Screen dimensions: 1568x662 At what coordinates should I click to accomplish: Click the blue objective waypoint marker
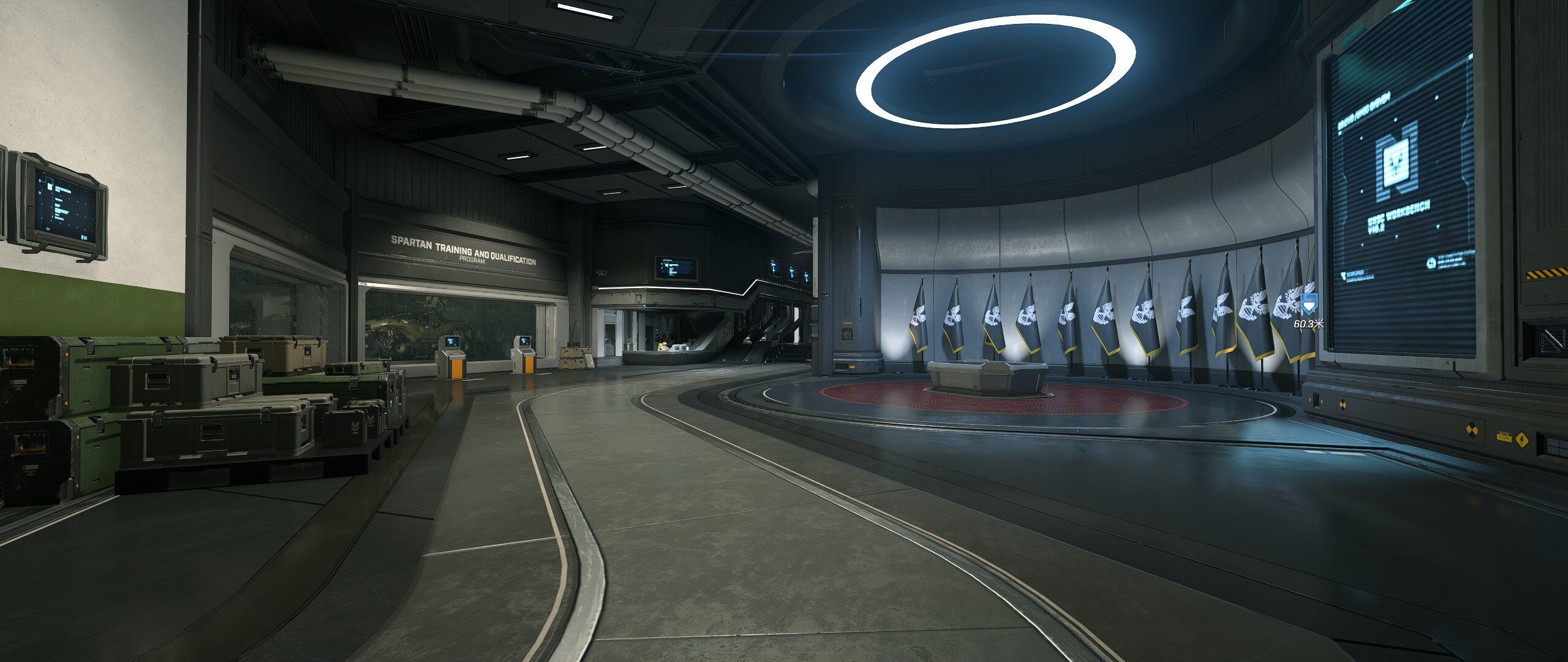[1308, 305]
